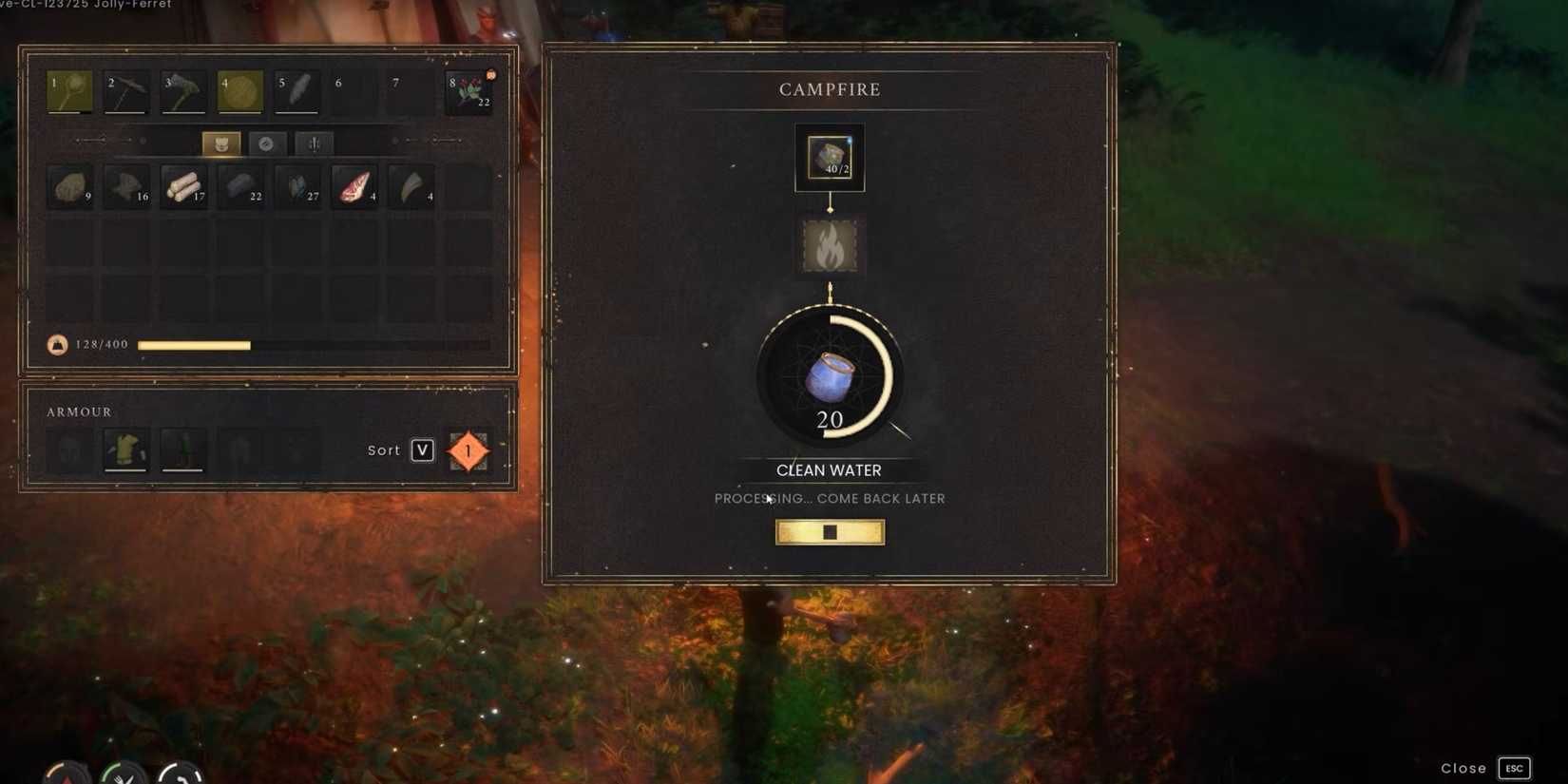Select the pickaxe in hotbar slot 2
The height and width of the screenshot is (784, 1568).
coord(124,91)
